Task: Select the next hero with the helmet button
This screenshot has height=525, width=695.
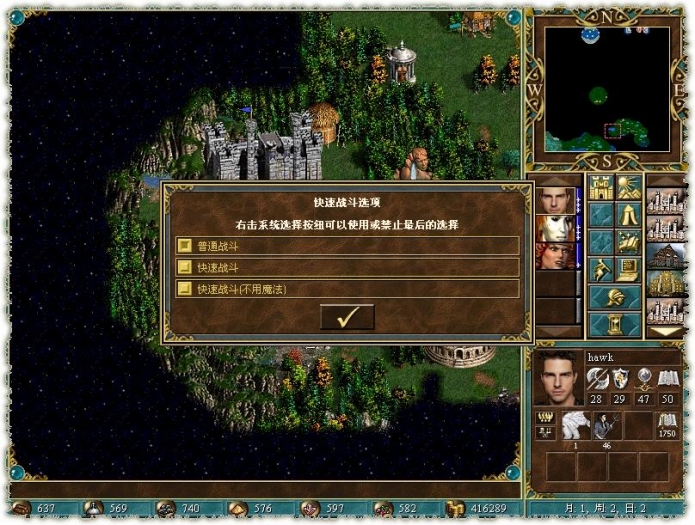Action: [x=615, y=297]
